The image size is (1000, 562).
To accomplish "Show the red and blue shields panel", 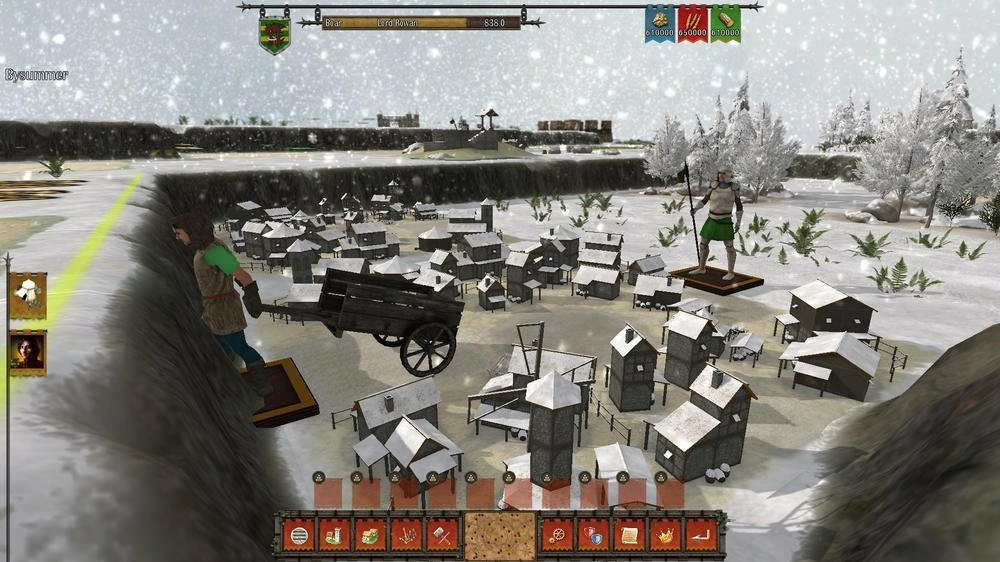I will coord(593,536).
